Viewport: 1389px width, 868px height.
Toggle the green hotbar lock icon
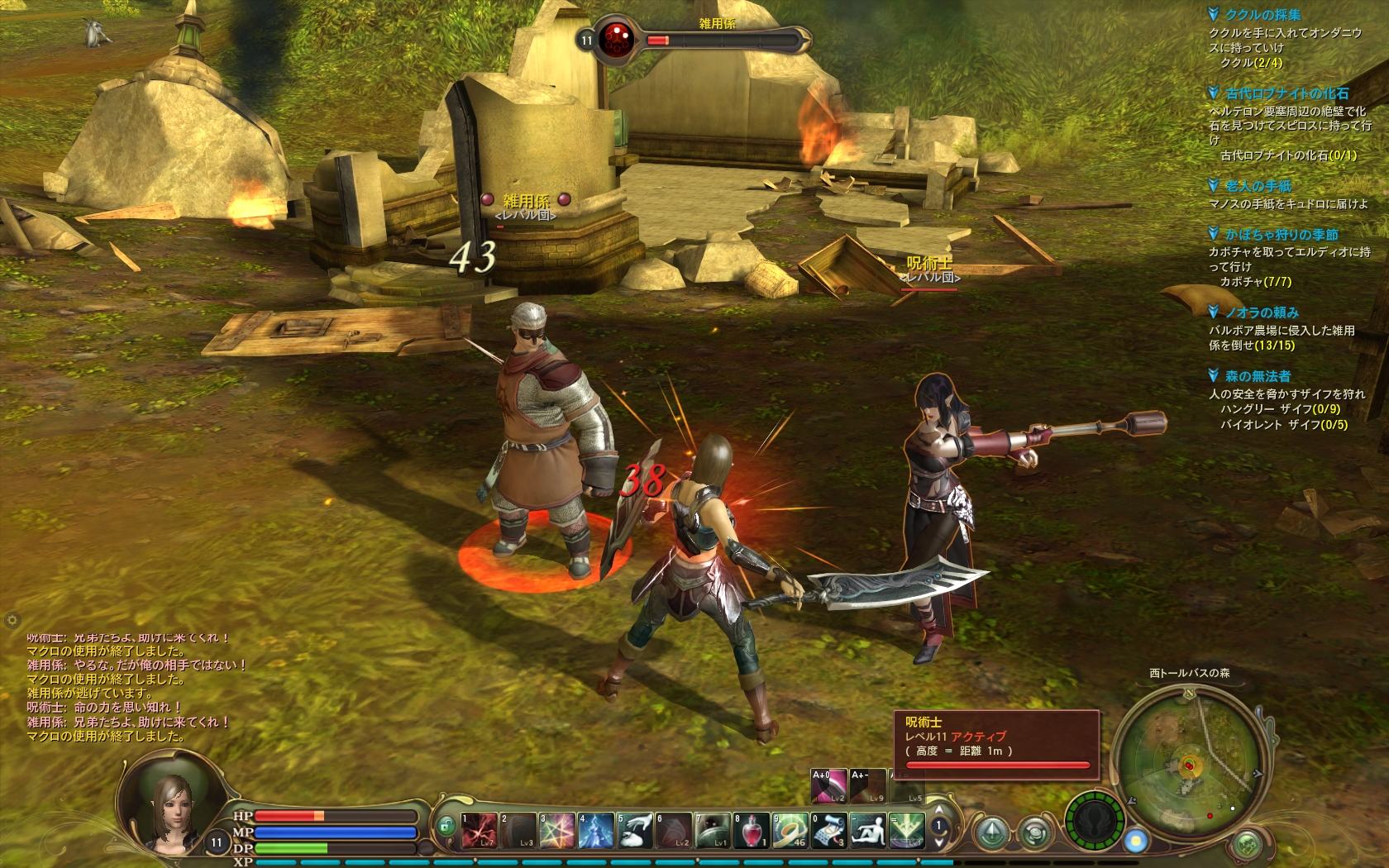[x=446, y=825]
